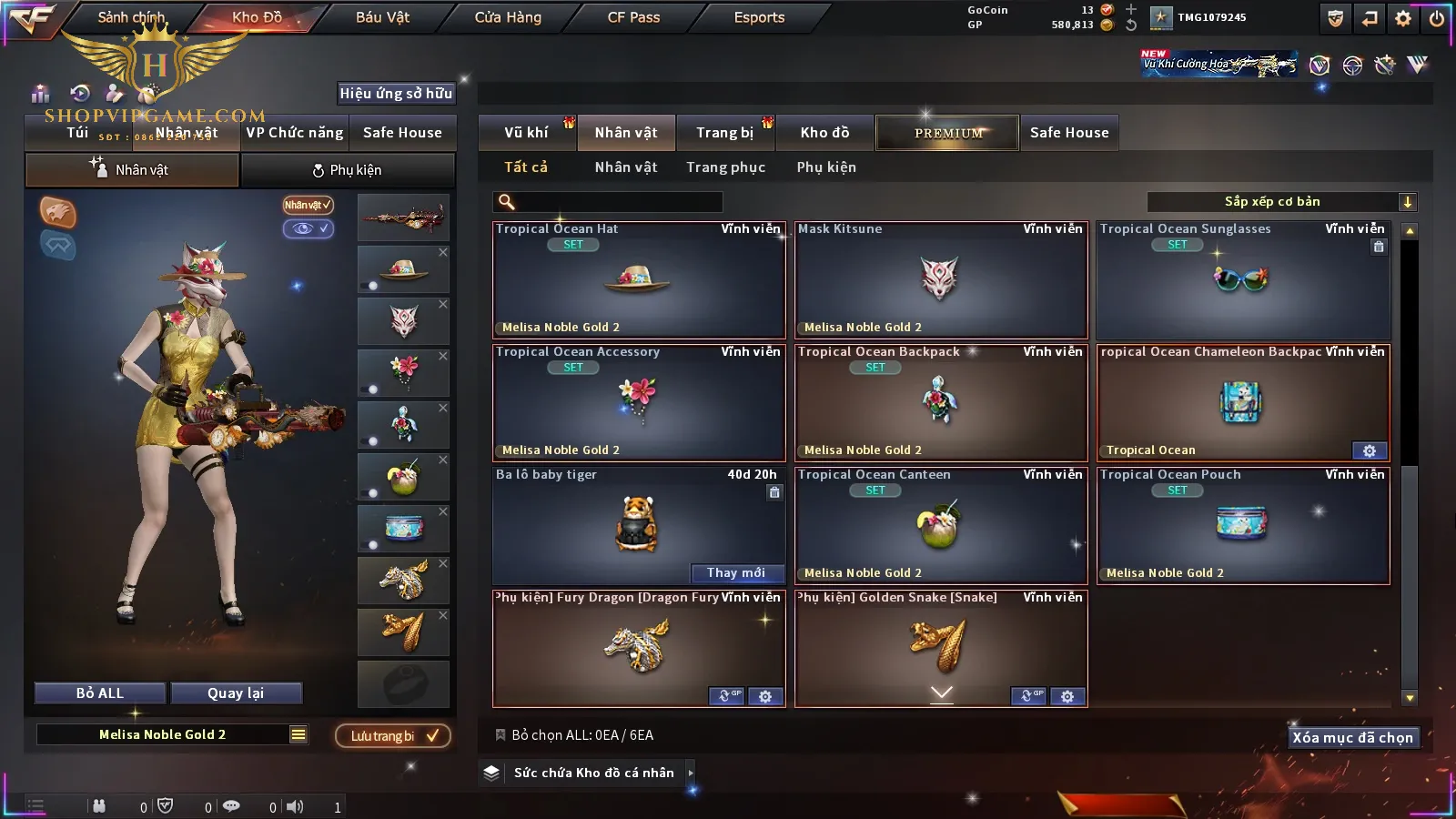1456x819 pixels.
Task: Click the Quay lại button
Action: [236, 693]
